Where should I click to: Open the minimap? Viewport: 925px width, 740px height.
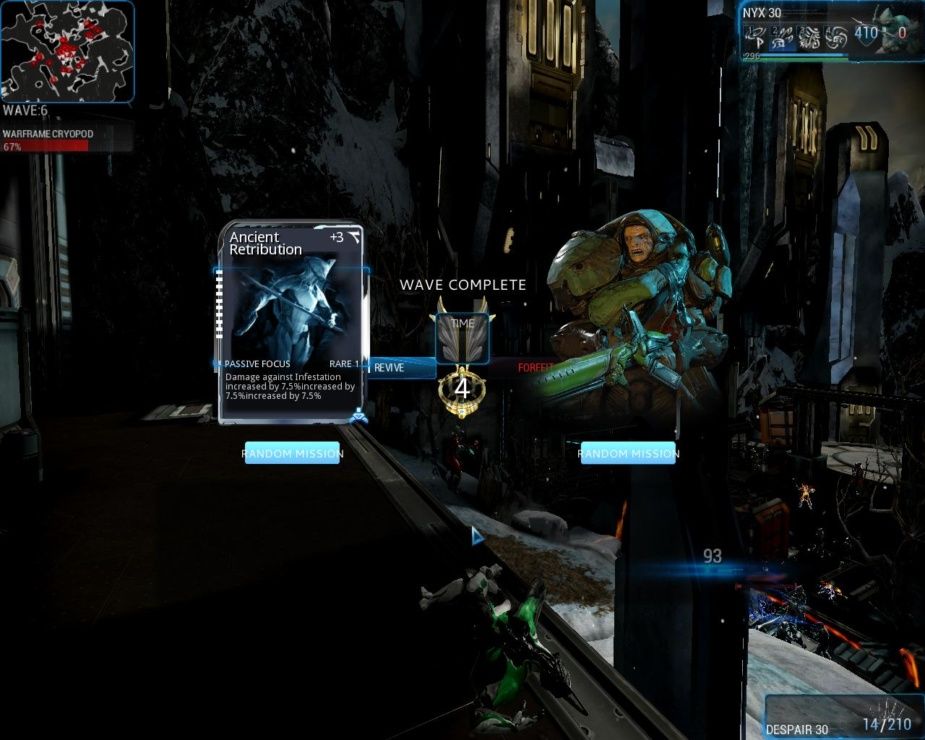pyautogui.click(x=67, y=50)
